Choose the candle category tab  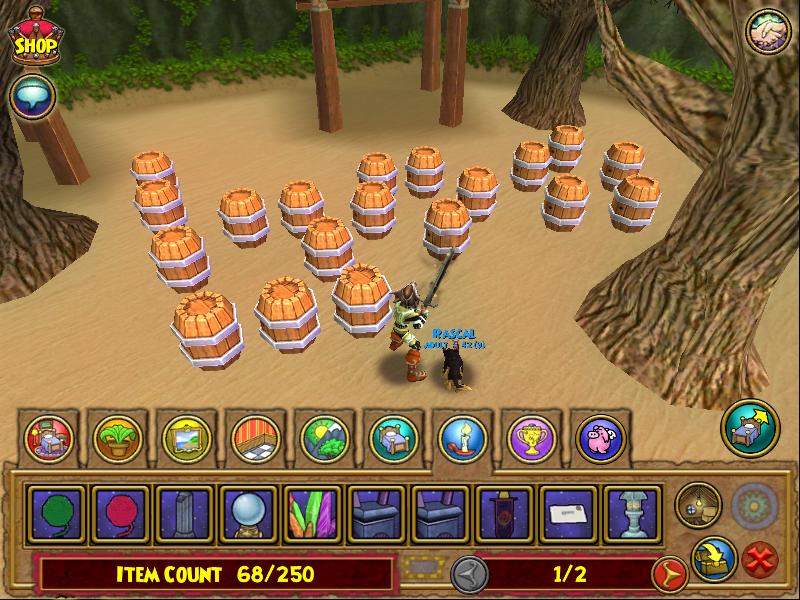[x=462, y=437]
